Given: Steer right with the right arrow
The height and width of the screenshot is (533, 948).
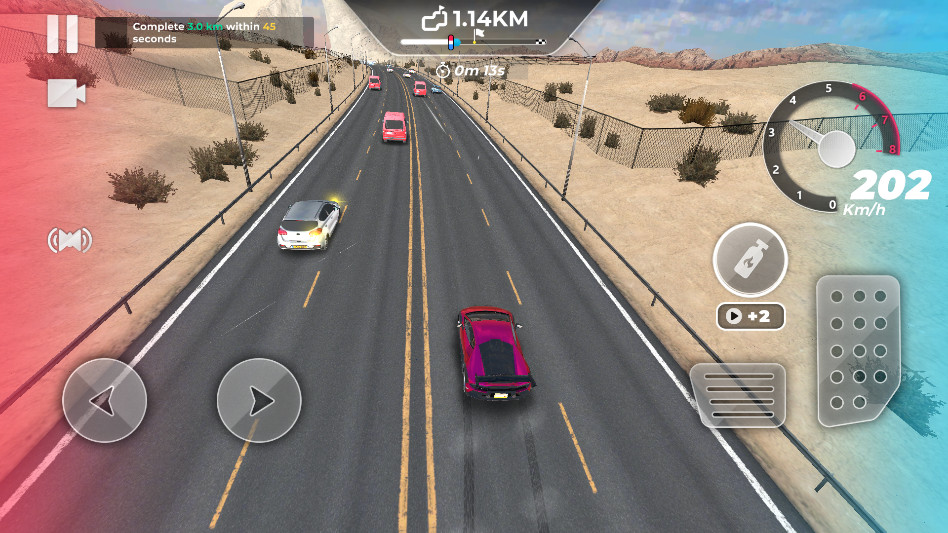Looking at the screenshot, I should tap(259, 401).
